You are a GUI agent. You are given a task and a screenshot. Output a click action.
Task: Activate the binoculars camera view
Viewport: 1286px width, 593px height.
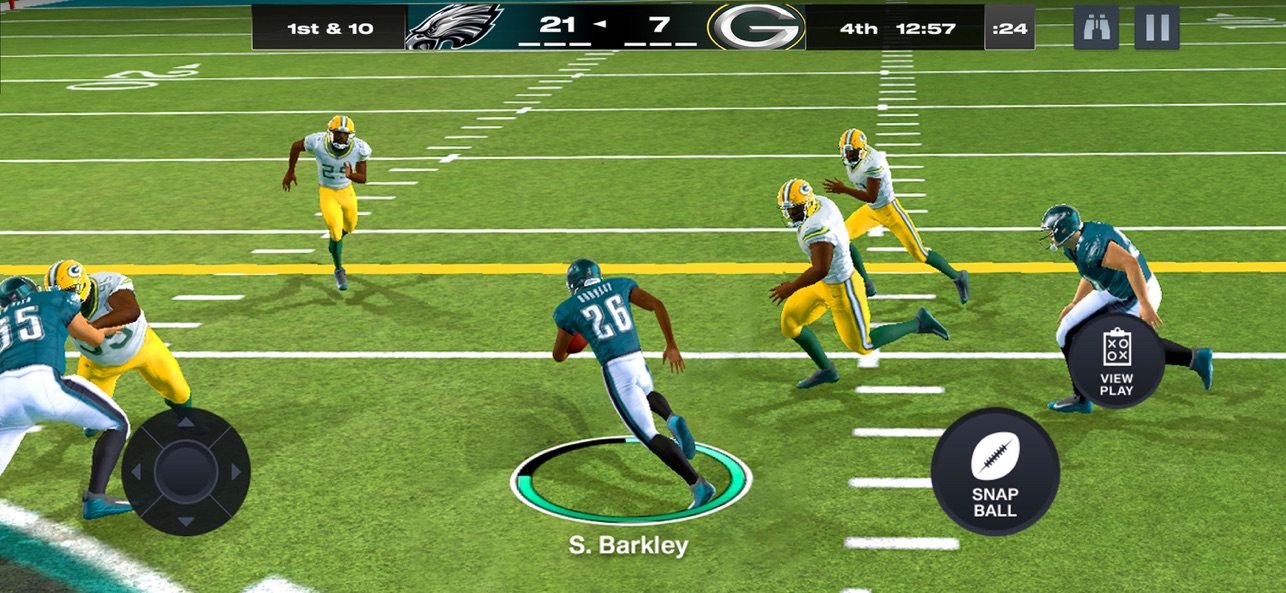tap(1096, 27)
